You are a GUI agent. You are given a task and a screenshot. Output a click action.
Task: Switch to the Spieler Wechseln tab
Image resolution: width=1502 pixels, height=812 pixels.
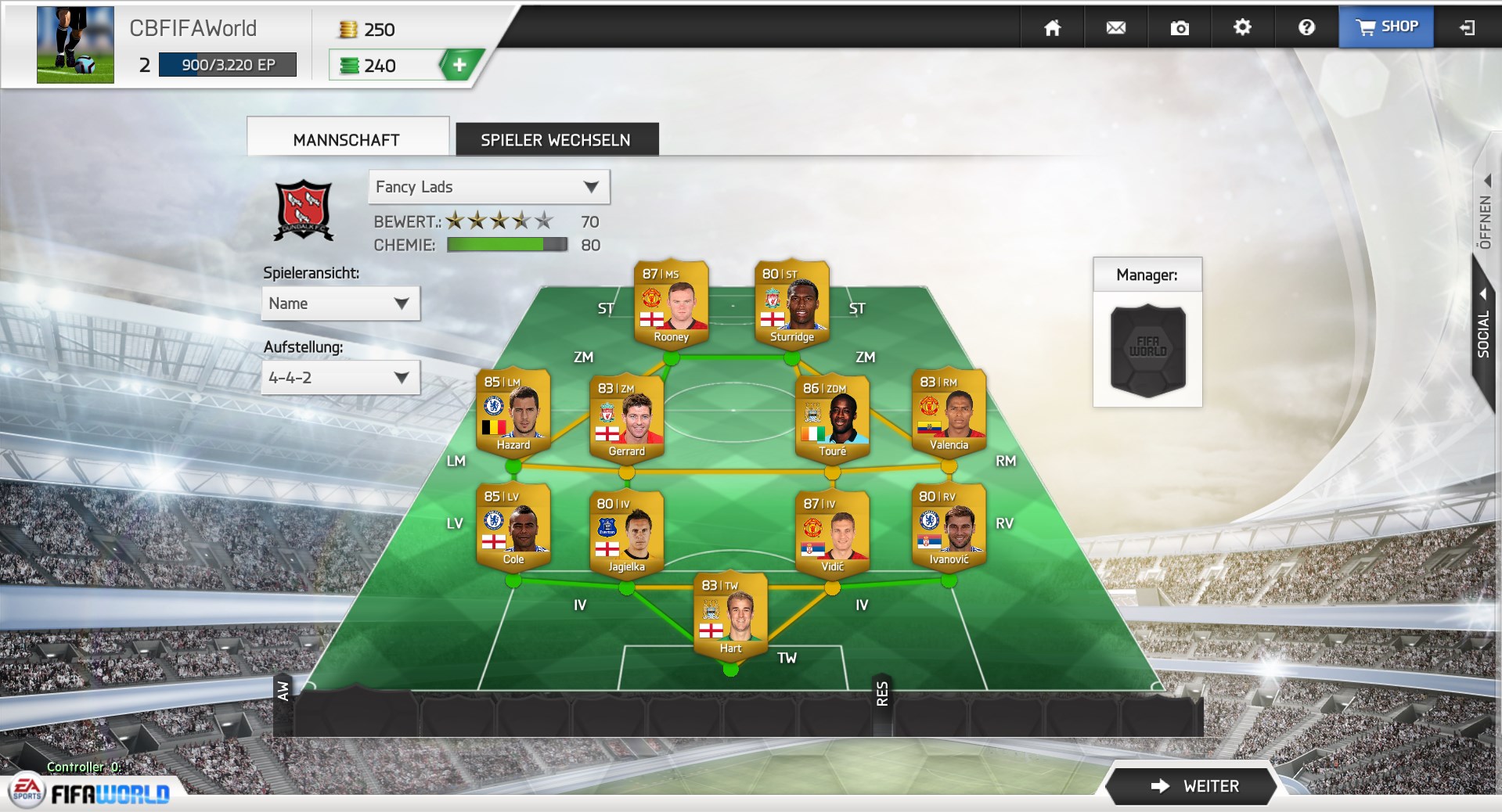coord(556,140)
